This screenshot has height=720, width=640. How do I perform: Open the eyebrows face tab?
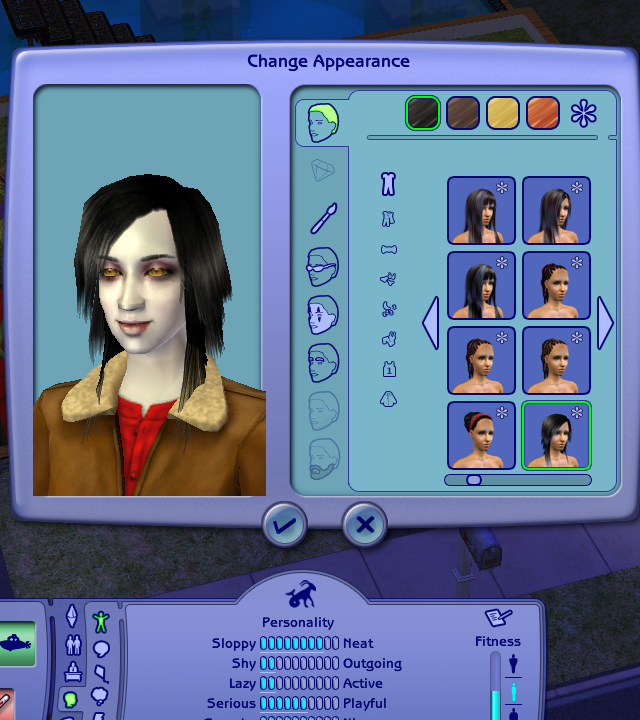pos(323,360)
